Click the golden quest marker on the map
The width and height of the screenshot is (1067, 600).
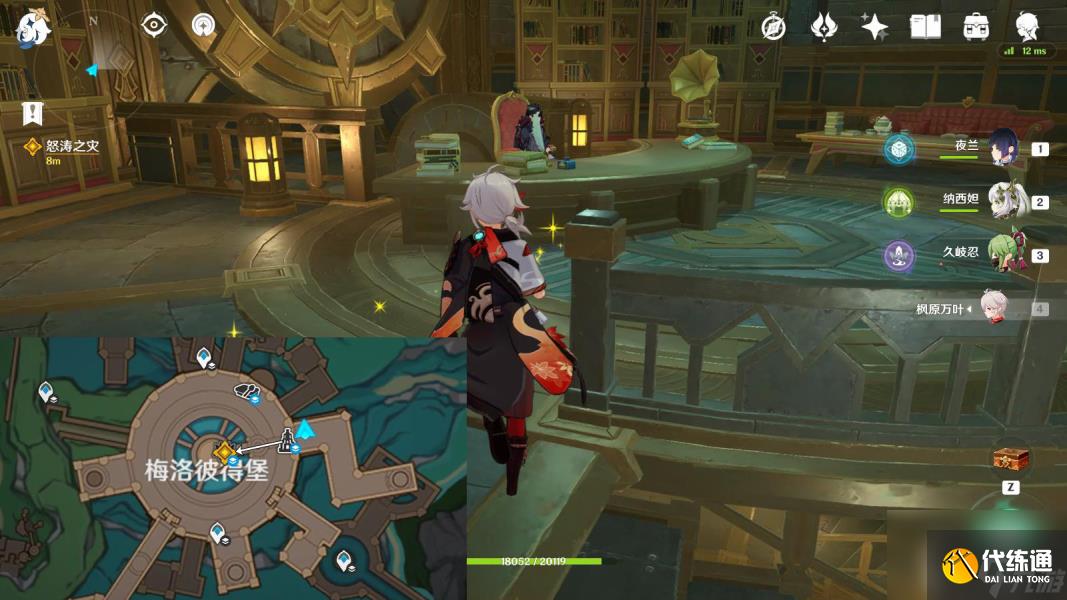coord(225,452)
